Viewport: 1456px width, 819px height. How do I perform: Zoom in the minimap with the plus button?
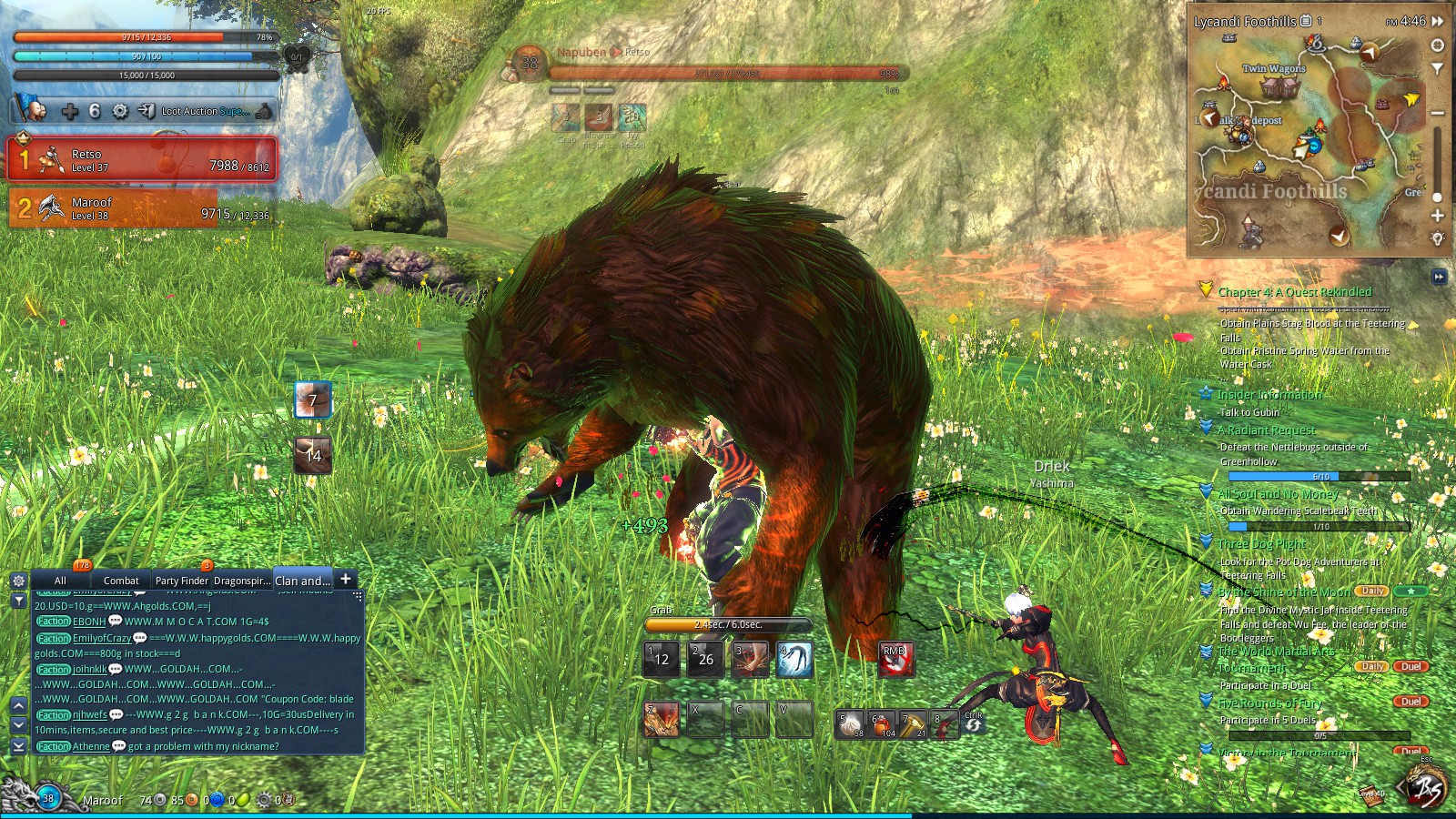(x=1438, y=216)
